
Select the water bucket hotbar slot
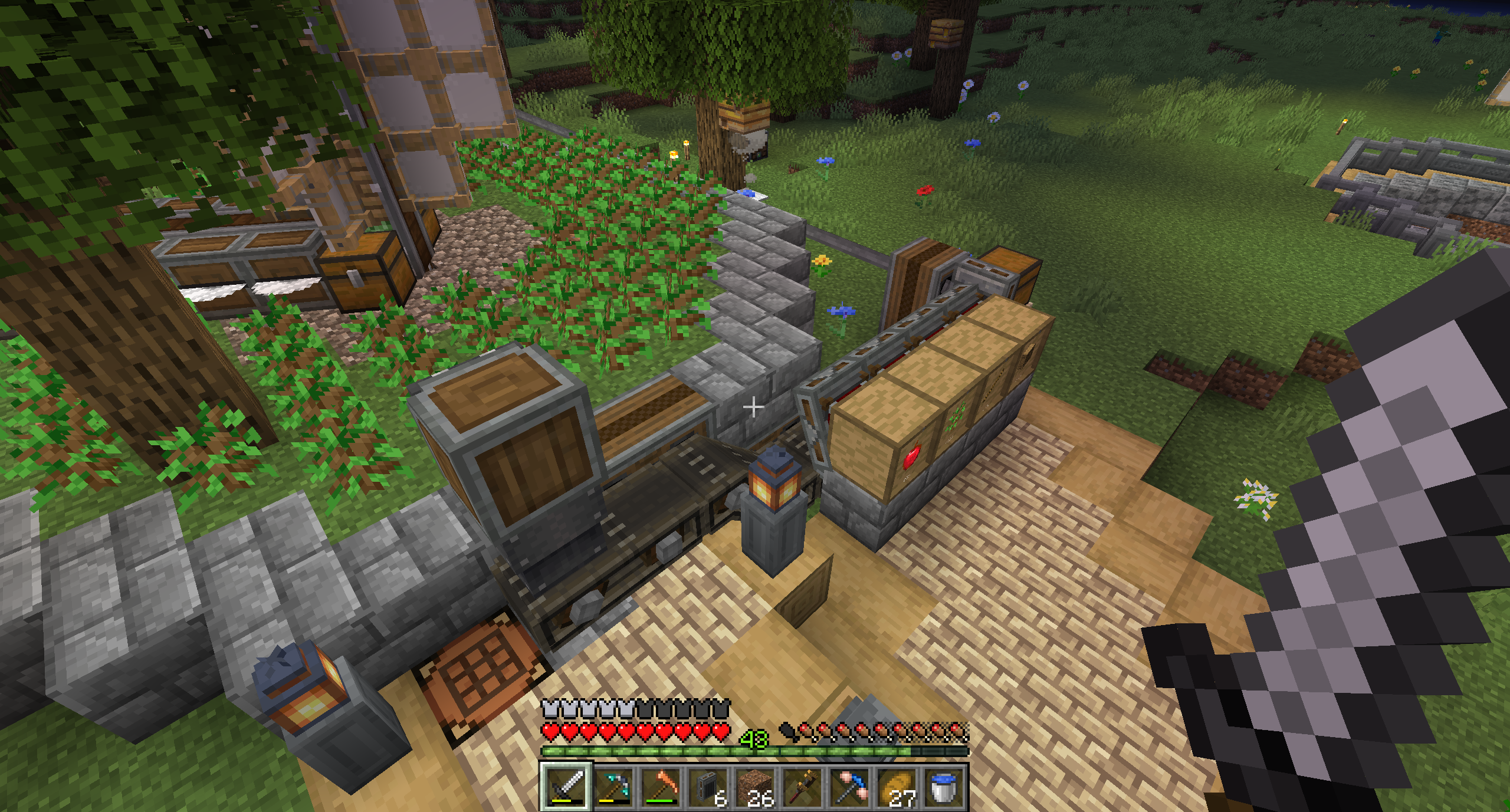tap(943, 787)
